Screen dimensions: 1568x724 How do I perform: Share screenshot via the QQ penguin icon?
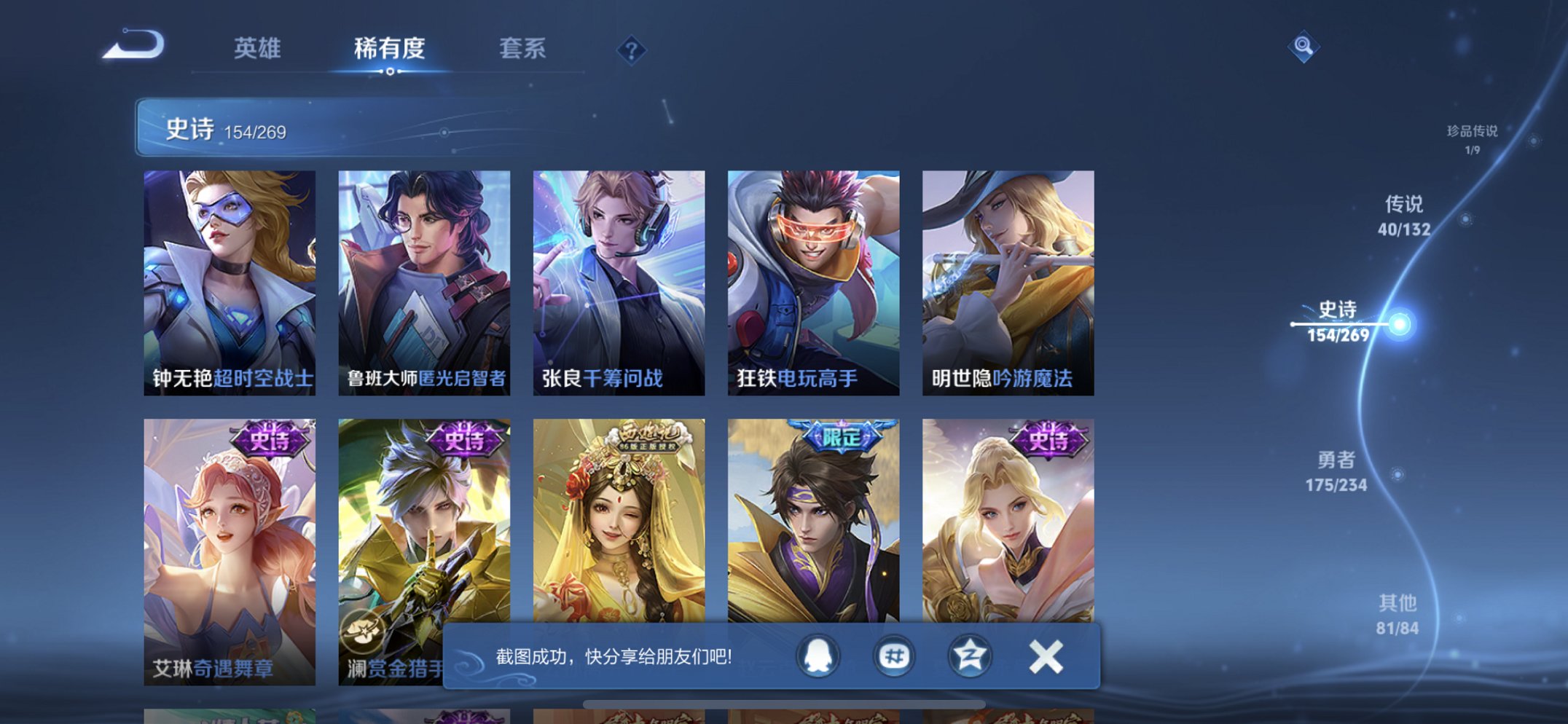click(x=819, y=656)
